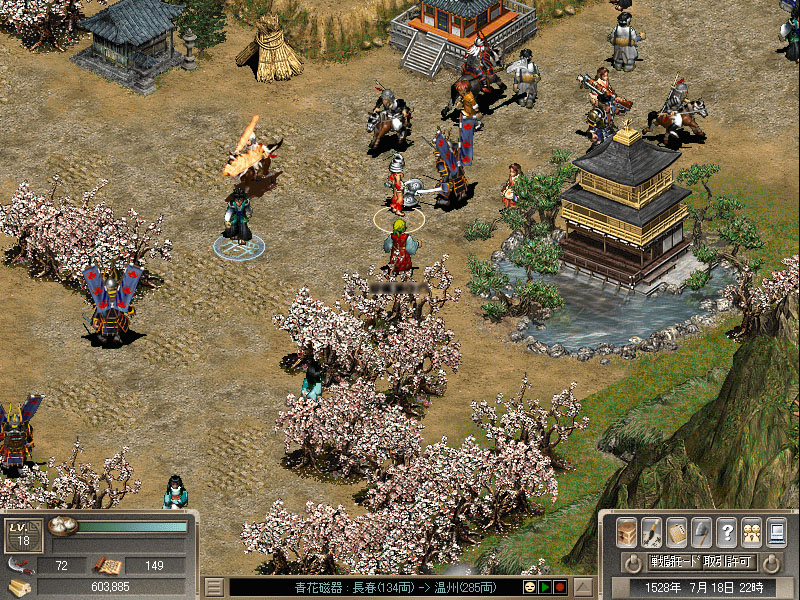Click the smiley face emote button
The image size is (800, 600).
(x=530, y=587)
